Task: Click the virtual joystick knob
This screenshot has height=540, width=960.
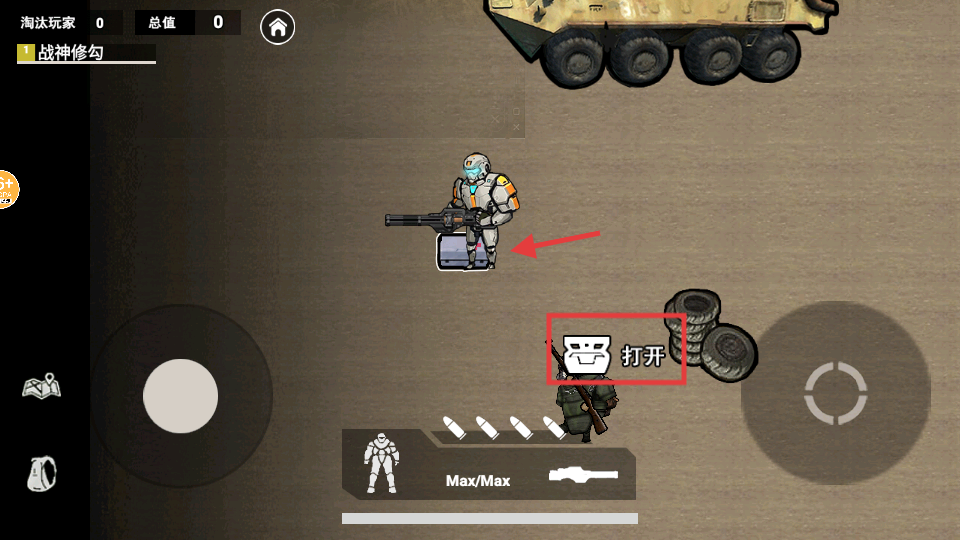Action: tap(181, 396)
